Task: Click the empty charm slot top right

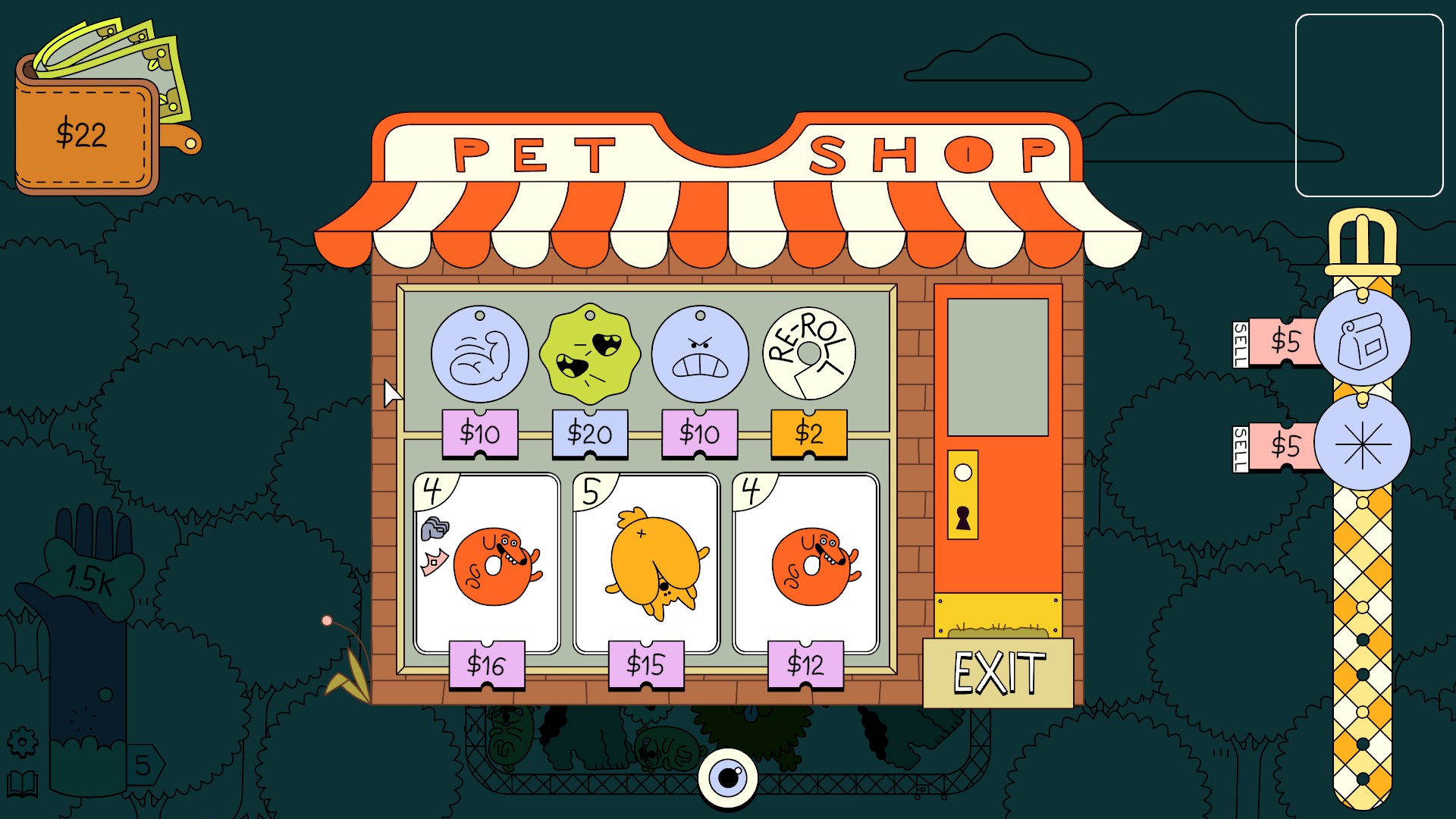Action: coord(1370,106)
